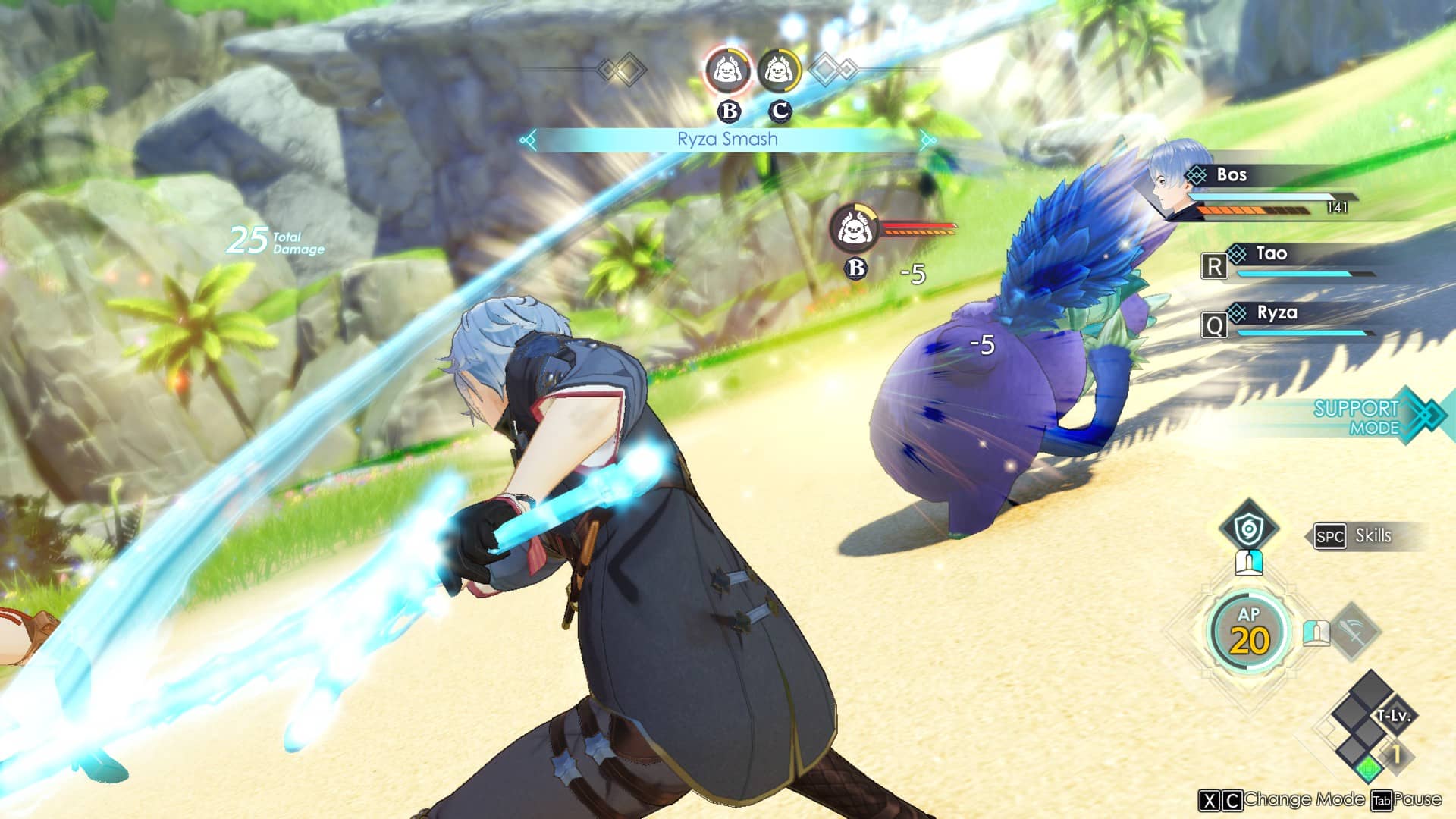Image resolution: width=1456 pixels, height=819 pixels.
Task: Select Bos in the party list
Action: (x=1231, y=175)
